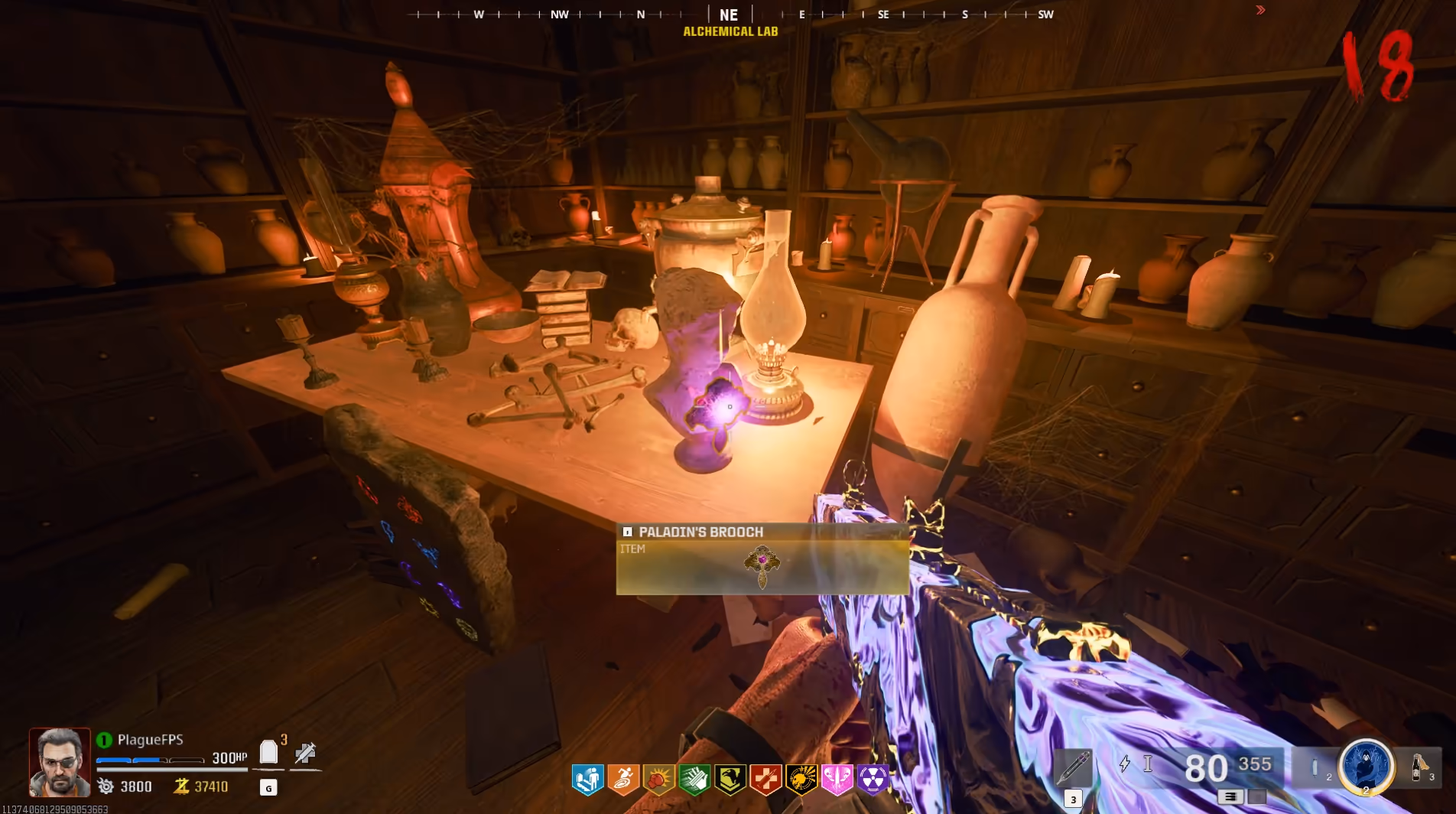
Task: Select the pen-shaped item slot
Action: (1073, 767)
